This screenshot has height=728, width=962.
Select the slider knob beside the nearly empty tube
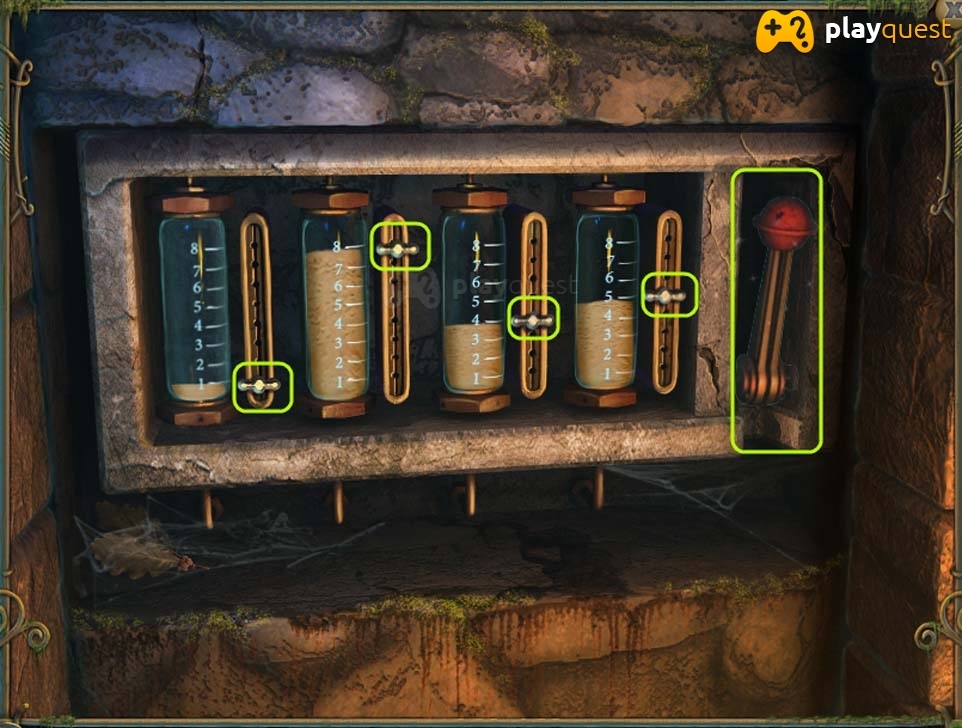(x=263, y=386)
